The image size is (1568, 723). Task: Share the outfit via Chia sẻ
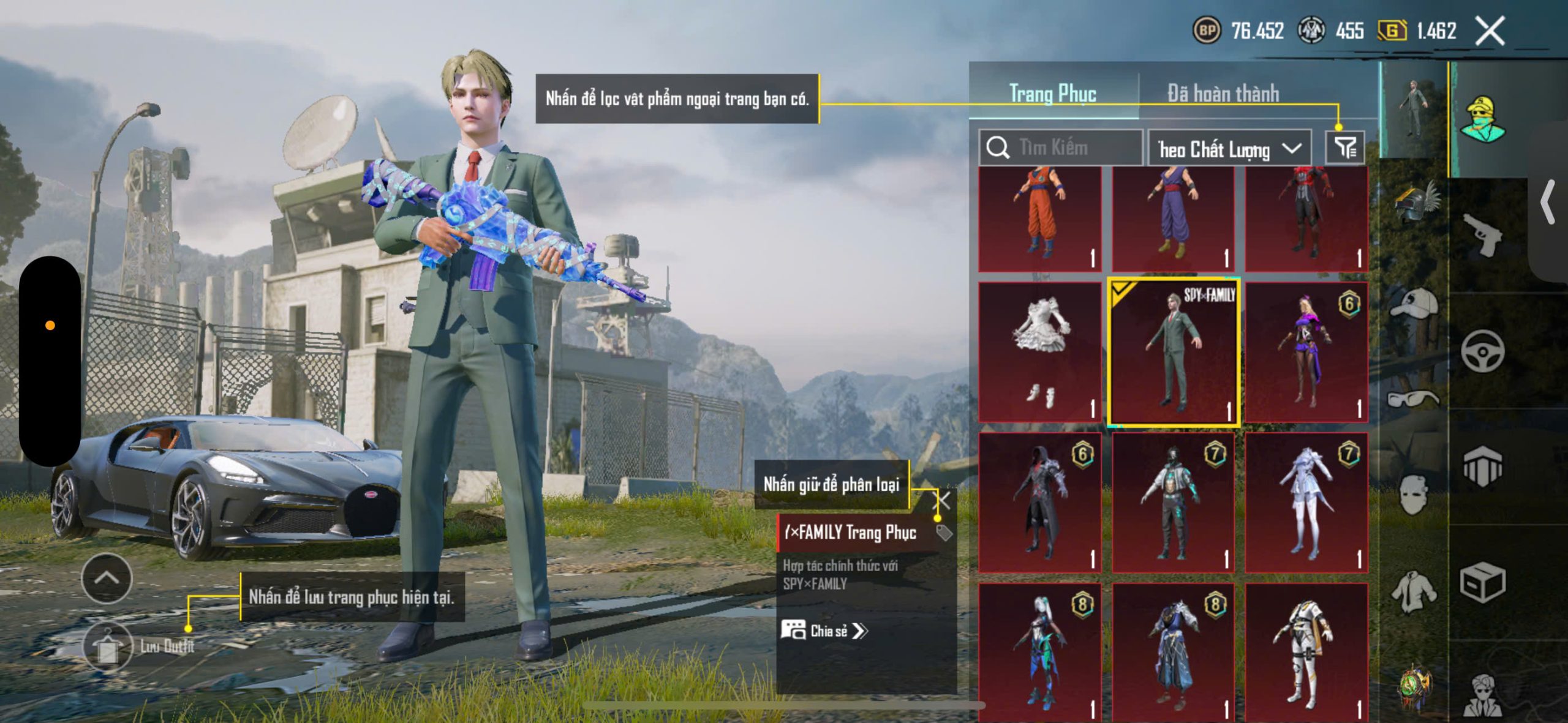pyautogui.click(x=824, y=631)
